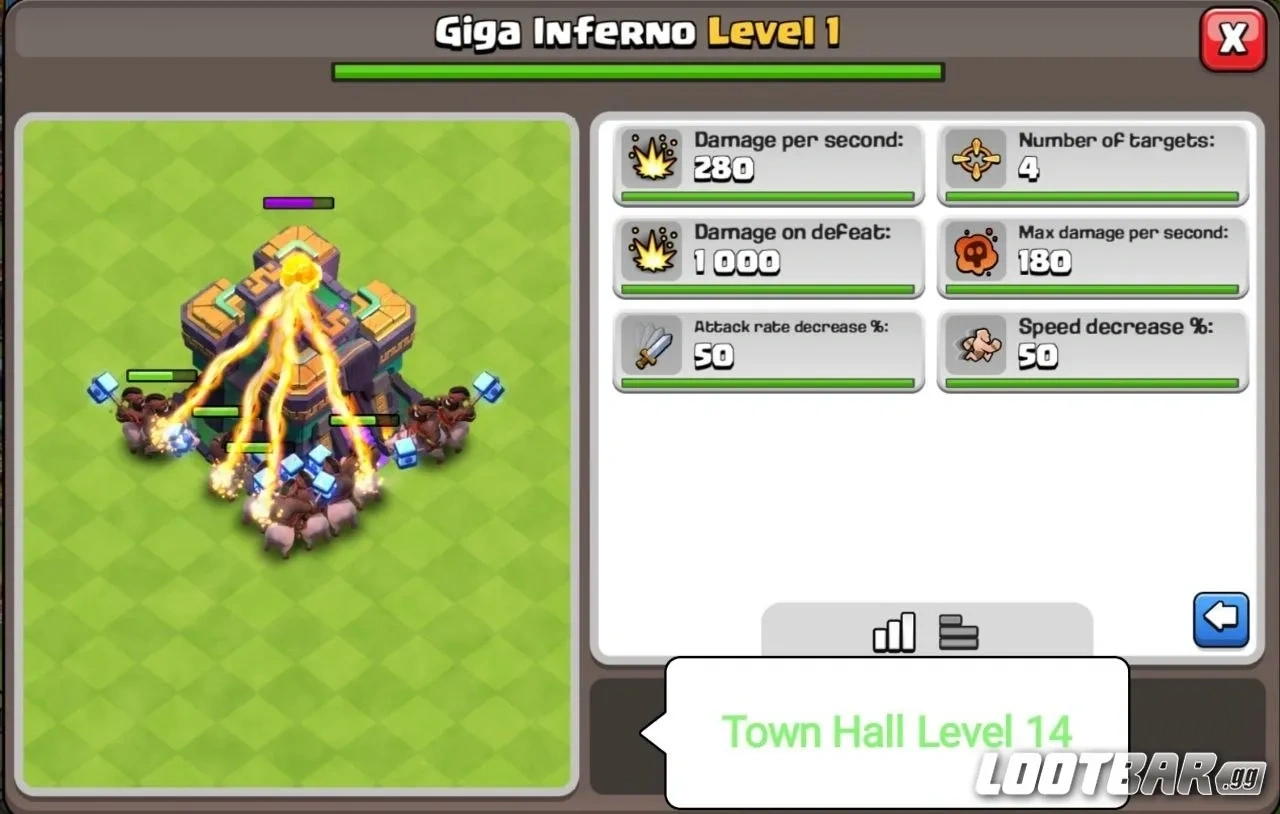Click the Speed decrease running figure icon
The height and width of the screenshot is (814, 1280).
click(976, 344)
